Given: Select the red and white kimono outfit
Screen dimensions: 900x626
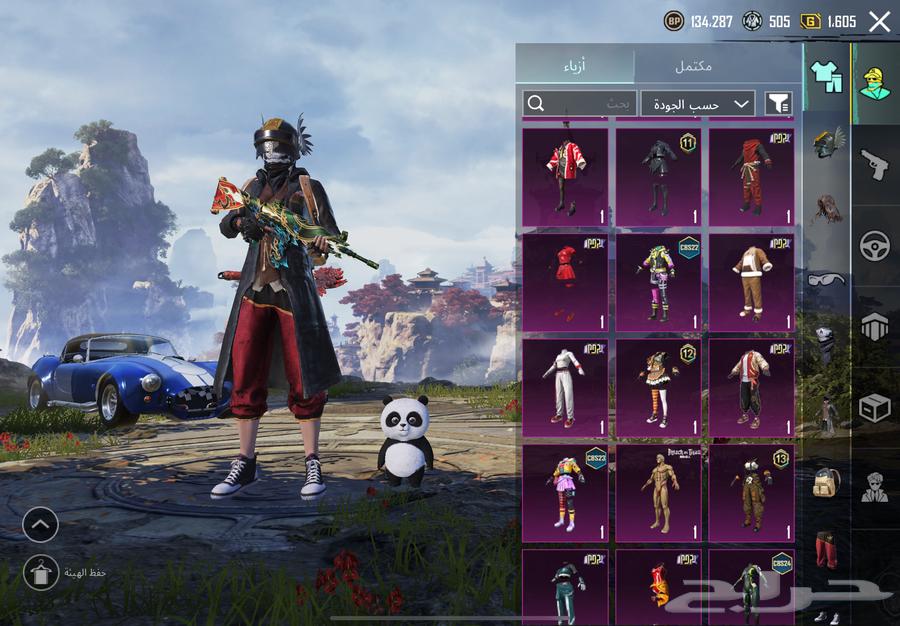Looking at the screenshot, I should 565,176.
